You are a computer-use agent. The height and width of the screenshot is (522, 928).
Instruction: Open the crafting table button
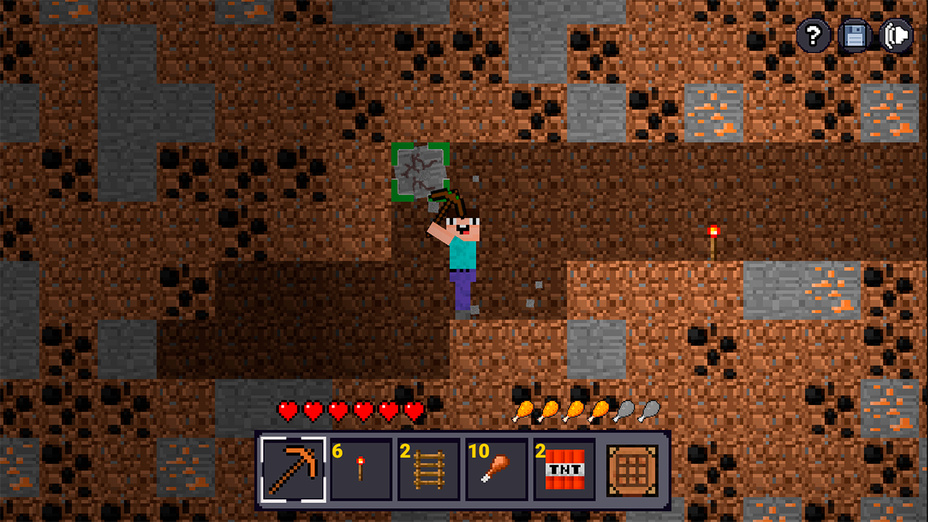(x=634, y=469)
